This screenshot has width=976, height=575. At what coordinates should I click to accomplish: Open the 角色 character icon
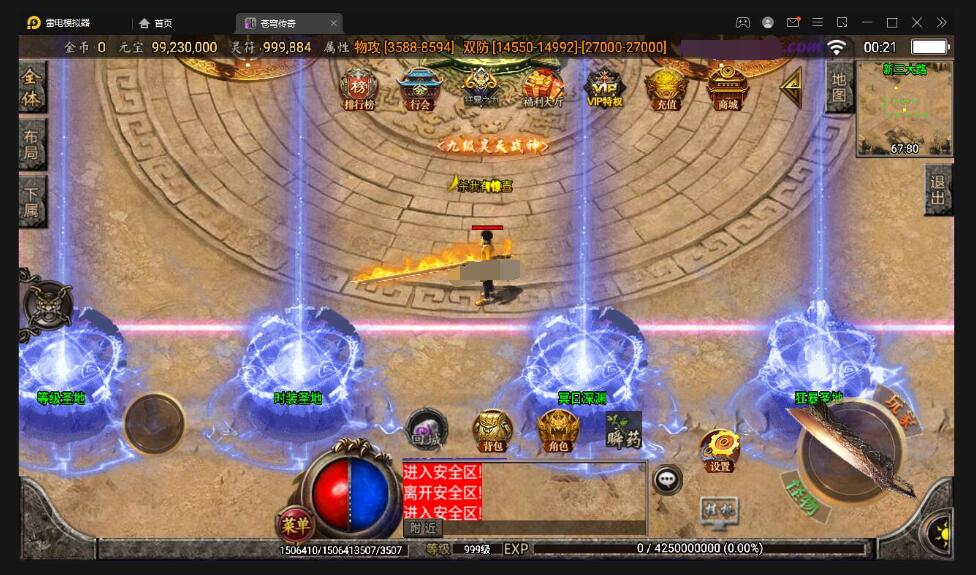point(558,431)
